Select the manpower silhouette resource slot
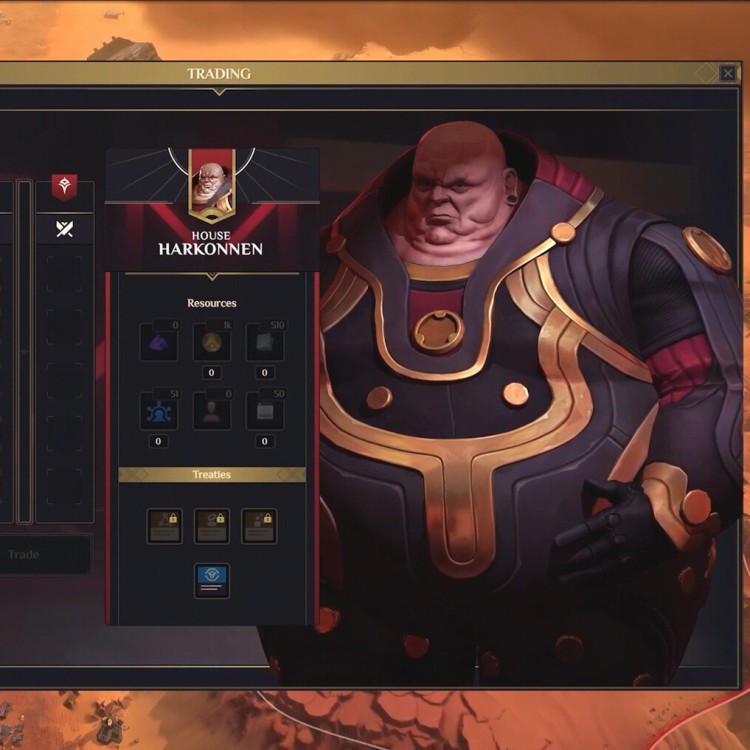This screenshot has height=750, width=750. (212, 410)
